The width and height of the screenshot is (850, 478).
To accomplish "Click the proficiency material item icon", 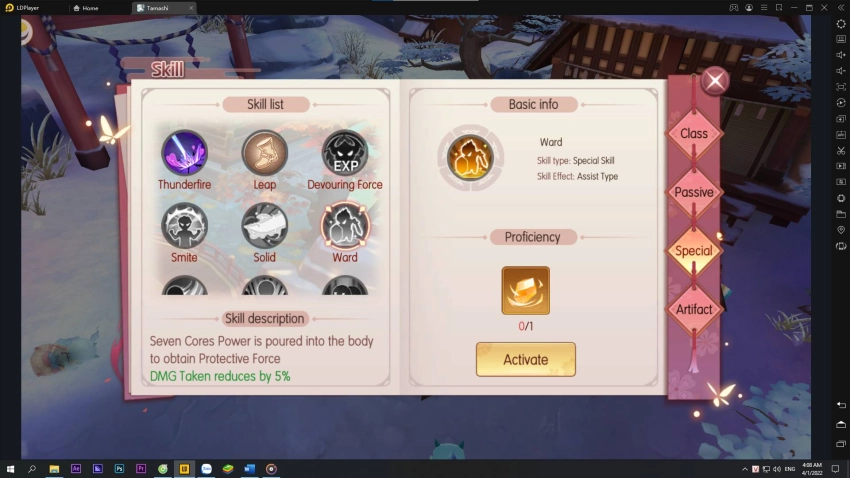I will (x=525, y=290).
